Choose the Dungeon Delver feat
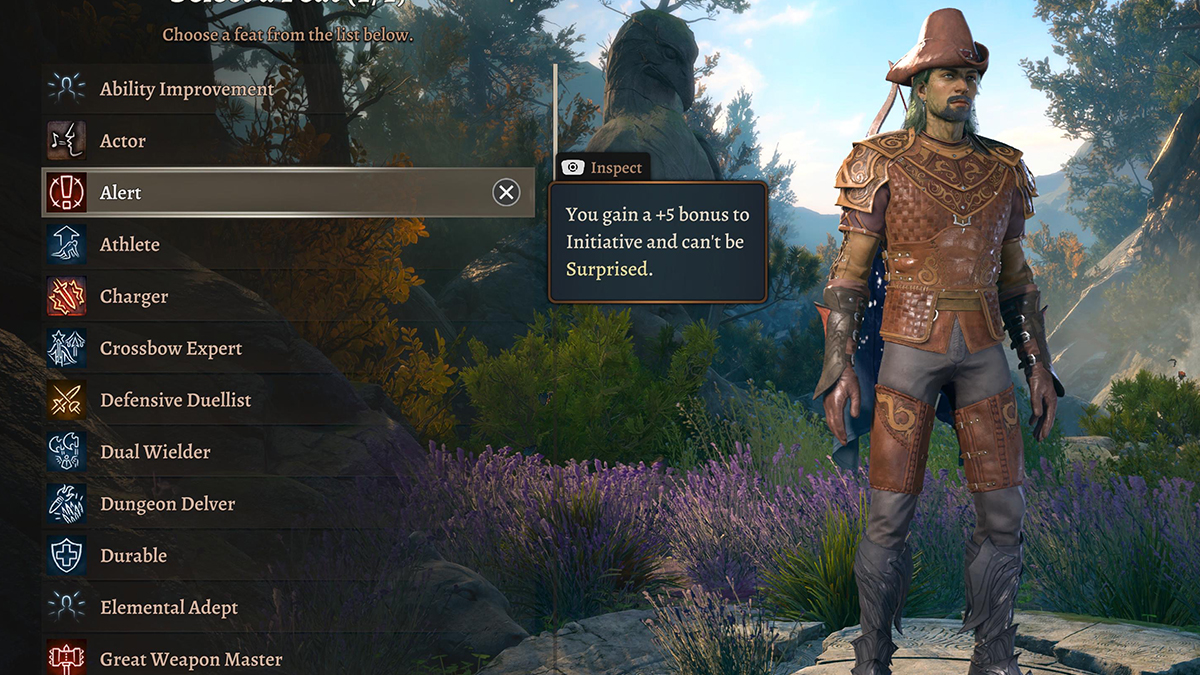Viewport: 1200px width, 675px height. click(x=167, y=504)
